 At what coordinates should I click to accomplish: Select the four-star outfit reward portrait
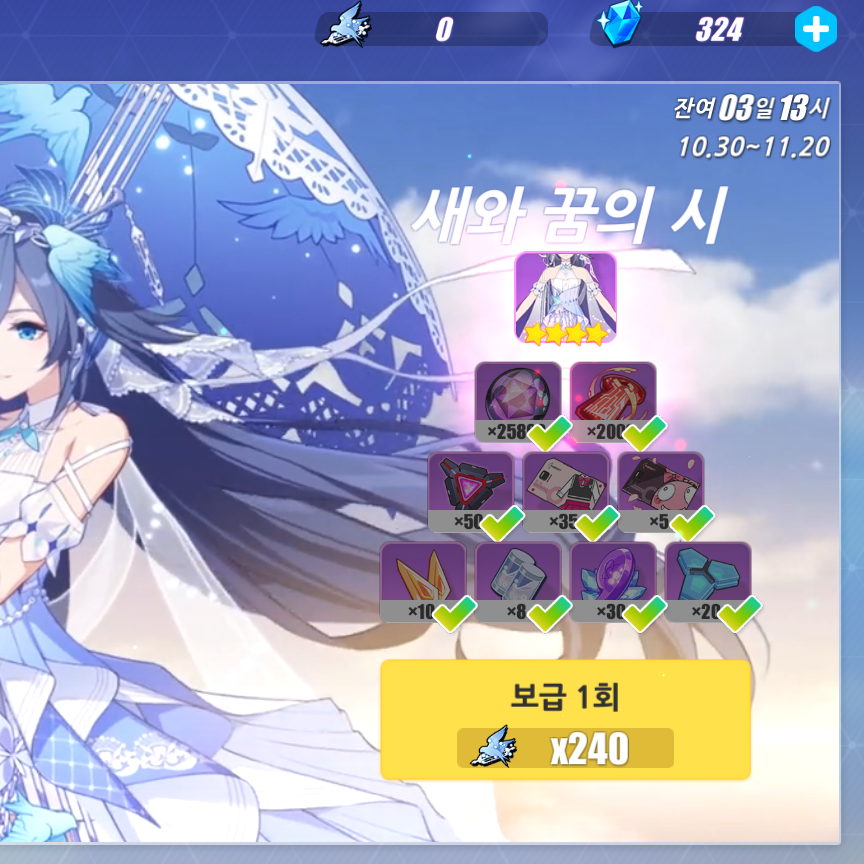(x=565, y=297)
